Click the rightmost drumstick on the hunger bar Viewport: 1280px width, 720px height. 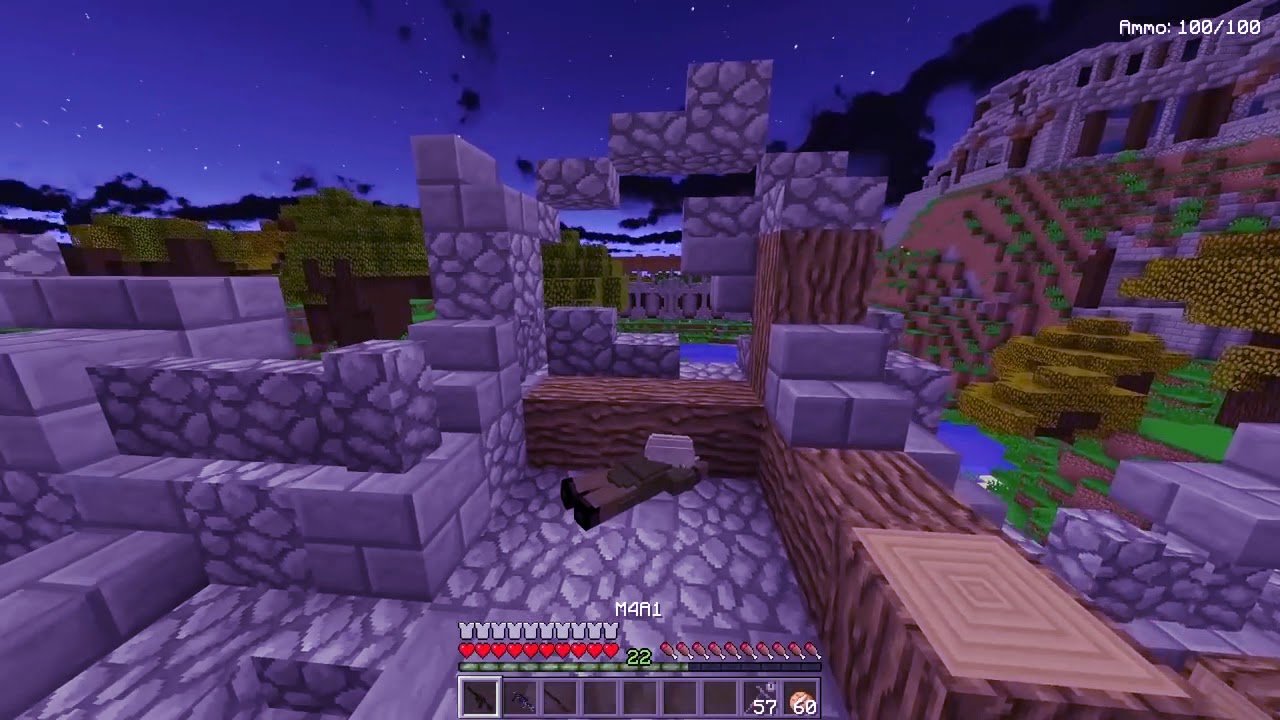812,649
